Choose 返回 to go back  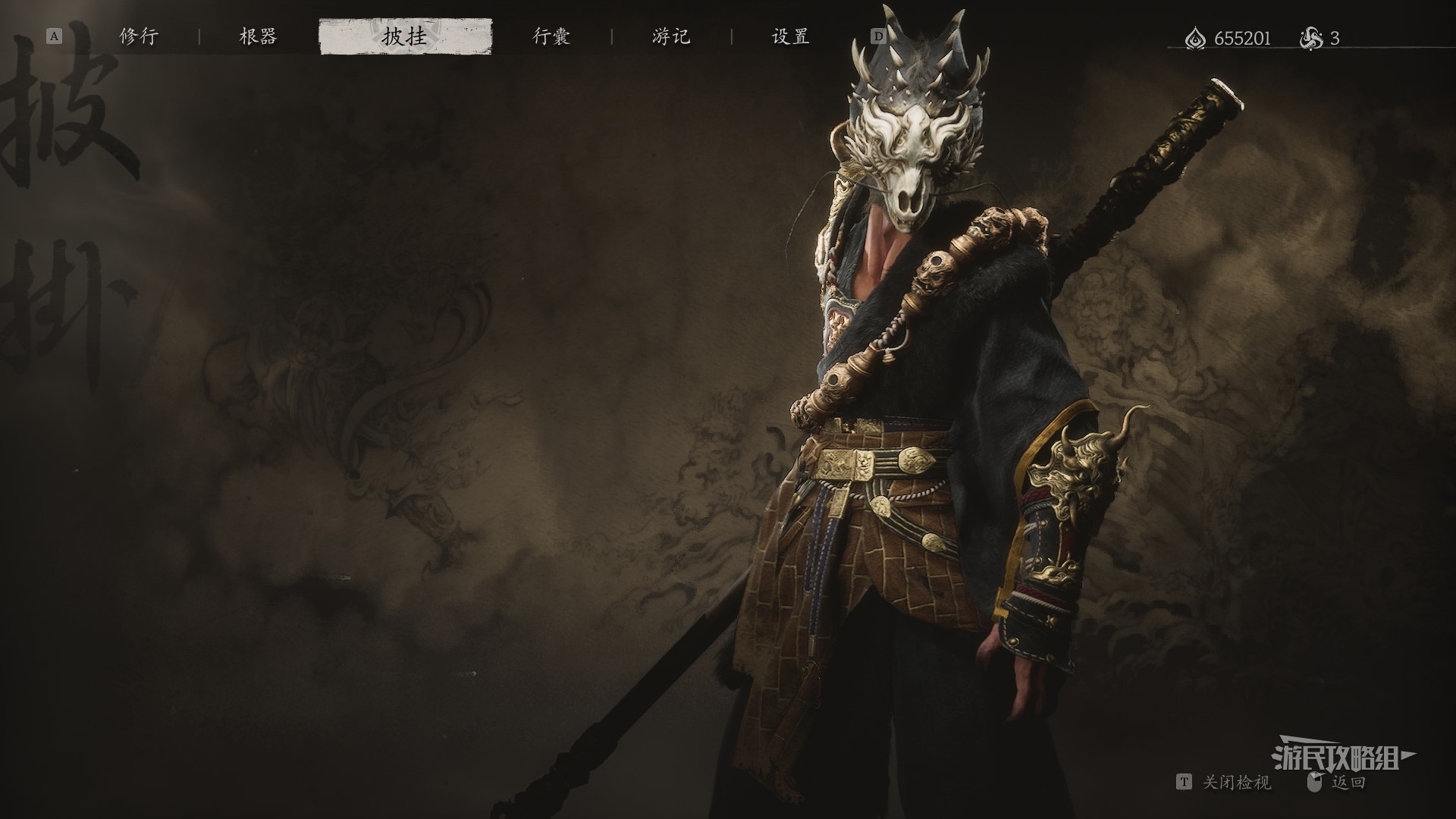coord(1348,783)
